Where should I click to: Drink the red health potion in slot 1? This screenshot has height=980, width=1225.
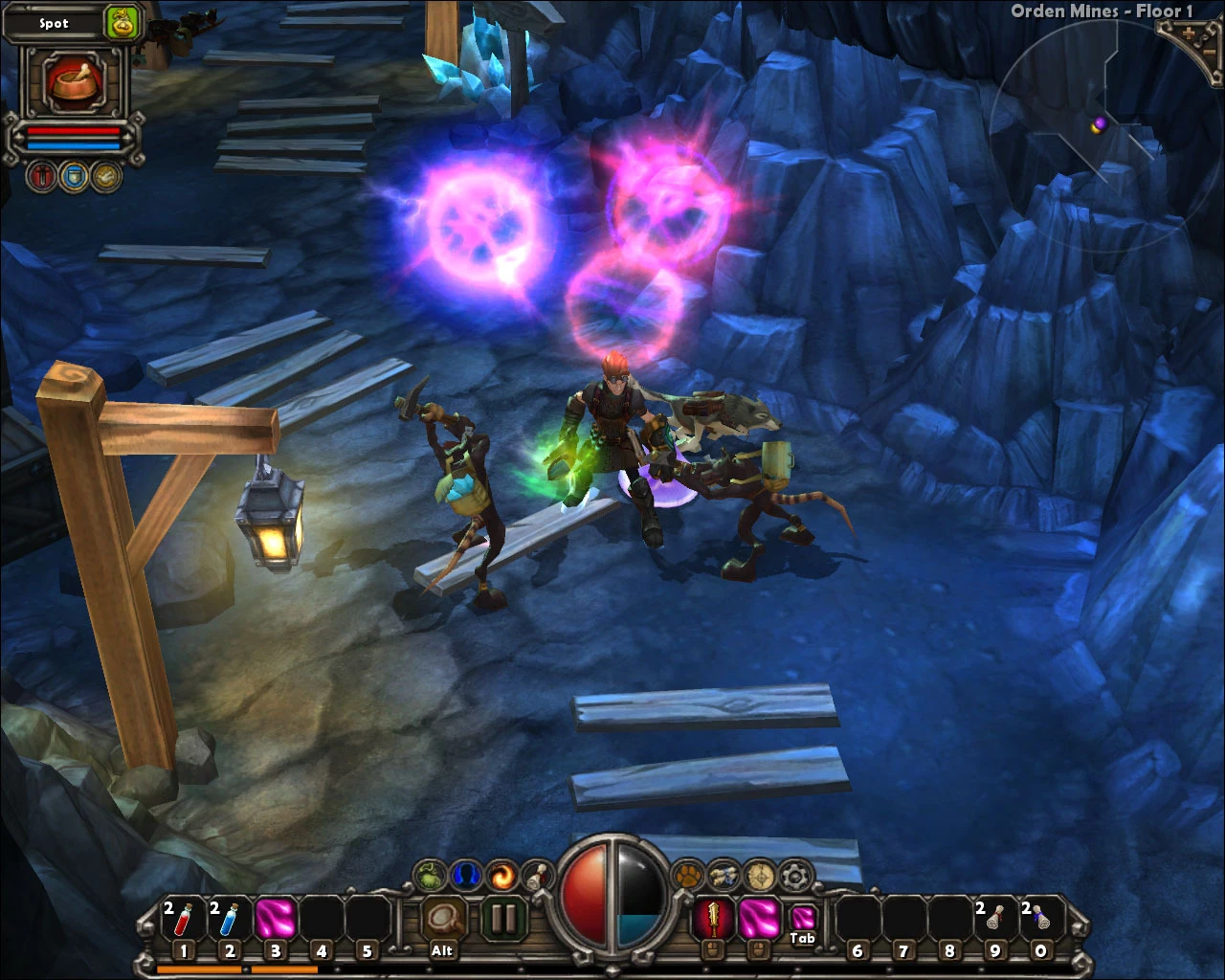183,919
